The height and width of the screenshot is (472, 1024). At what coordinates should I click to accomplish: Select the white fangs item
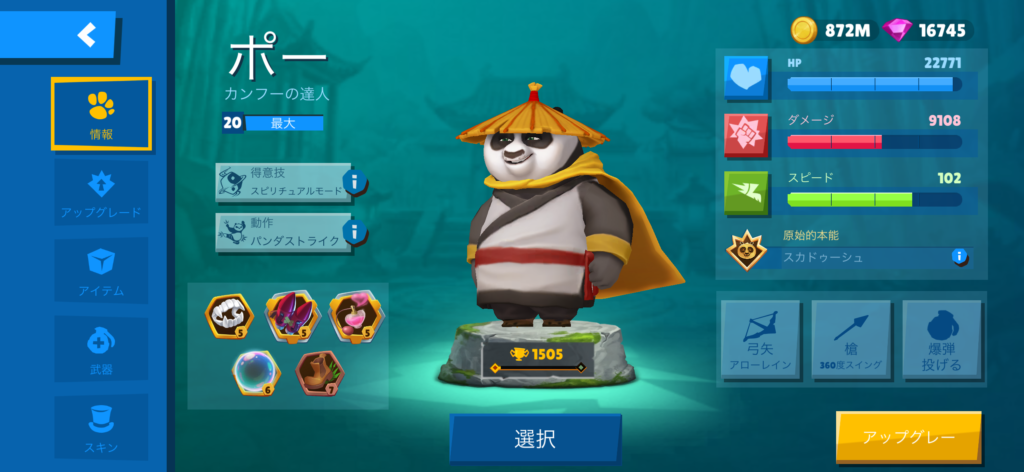229,314
